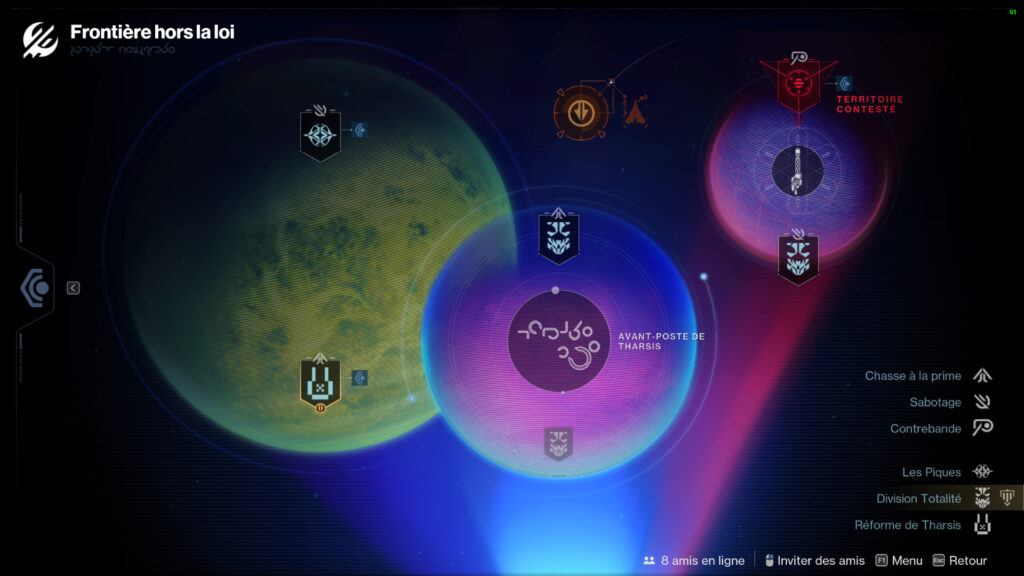Show the 8 amis en ligne list
The height and width of the screenshot is (576, 1024).
(x=694, y=561)
